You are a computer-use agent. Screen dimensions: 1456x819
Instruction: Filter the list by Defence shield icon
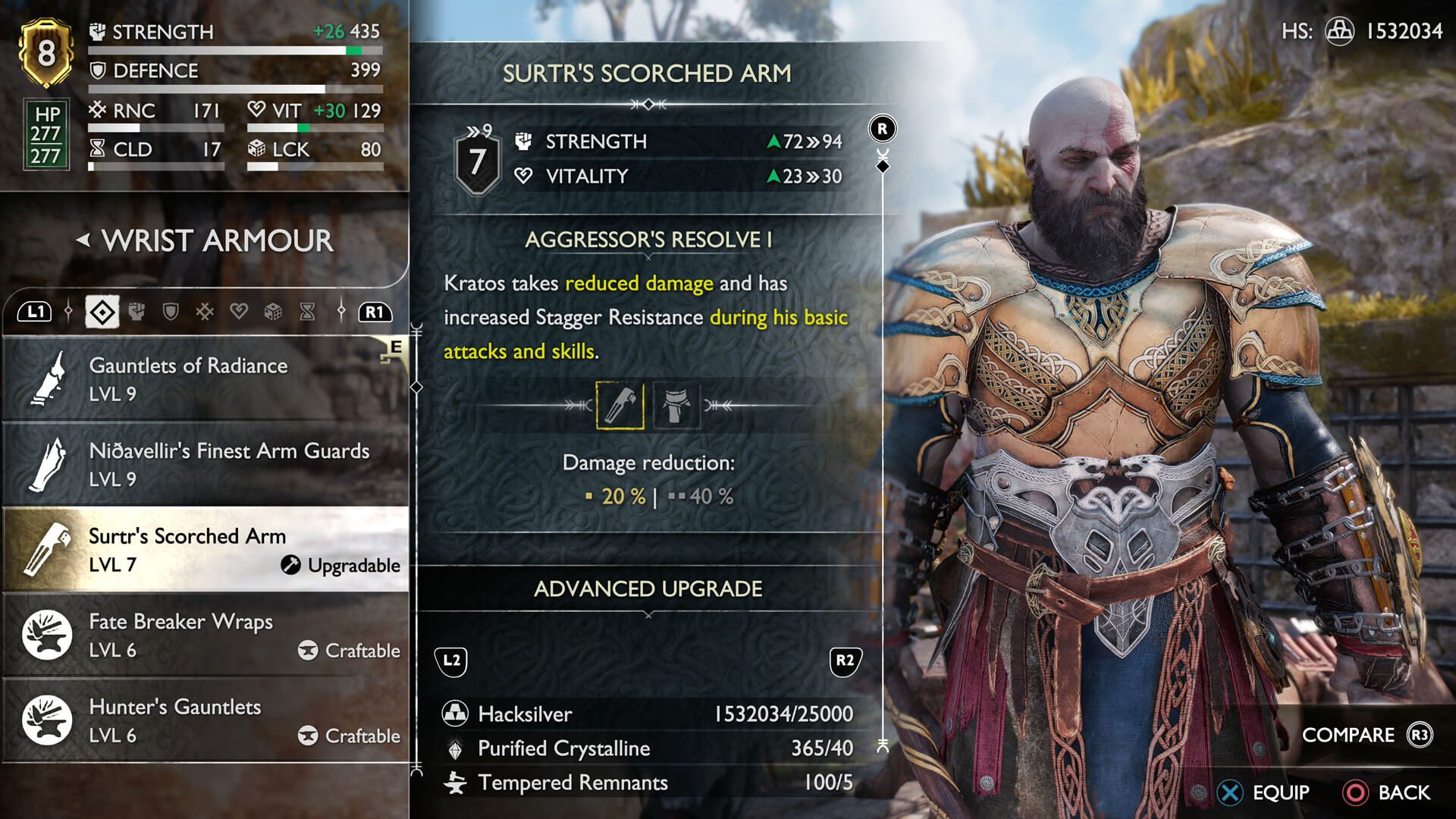point(171,312)
